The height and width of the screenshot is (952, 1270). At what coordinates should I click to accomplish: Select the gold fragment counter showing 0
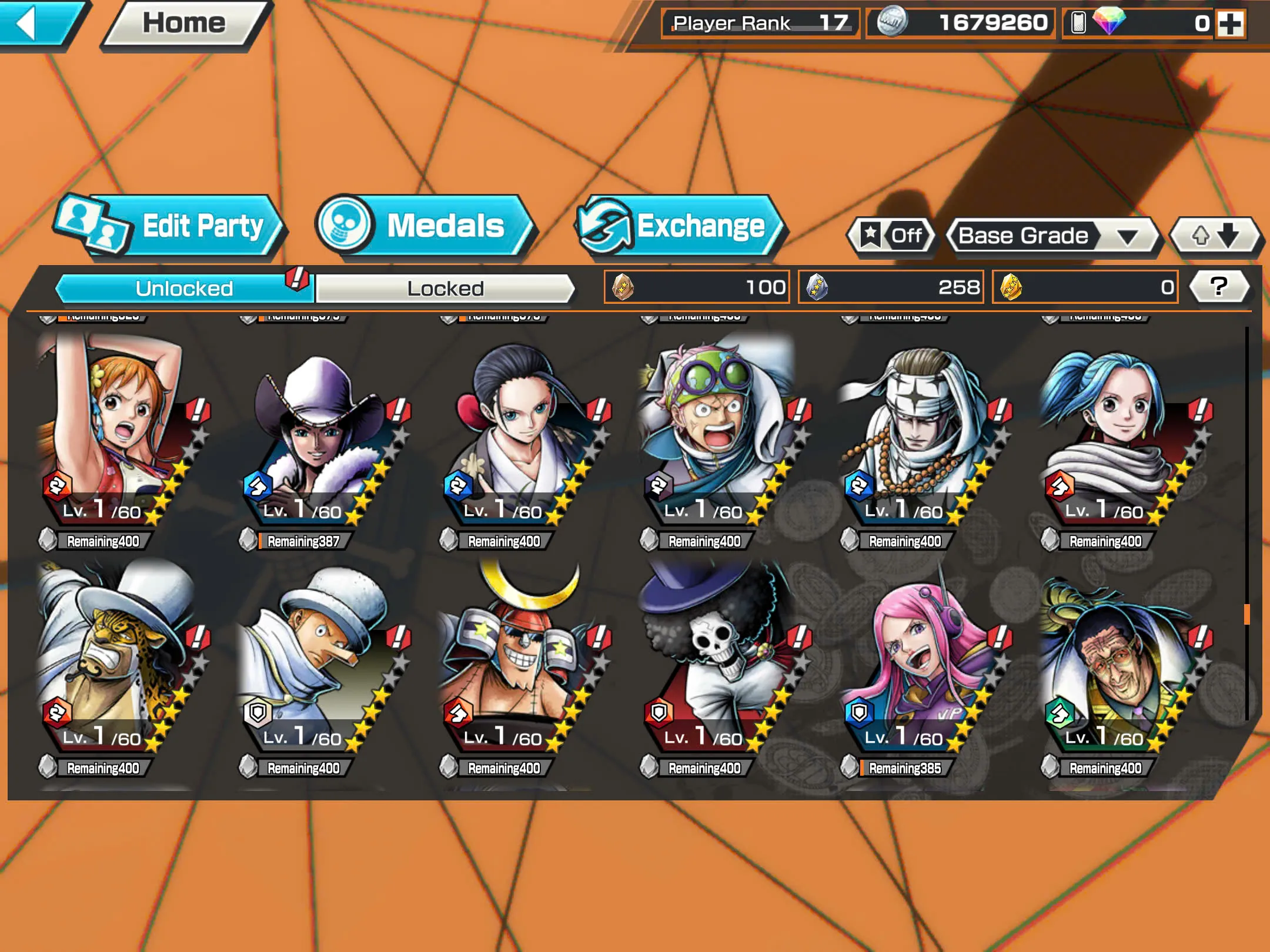pyautogui.click(x=1084, y=286)
